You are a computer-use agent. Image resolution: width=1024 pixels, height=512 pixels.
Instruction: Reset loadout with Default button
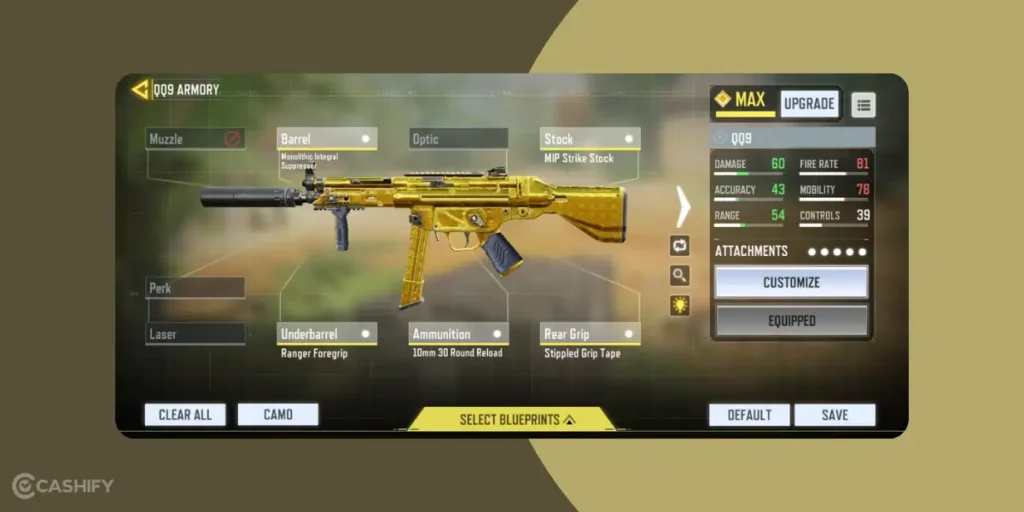pos(749,415)
